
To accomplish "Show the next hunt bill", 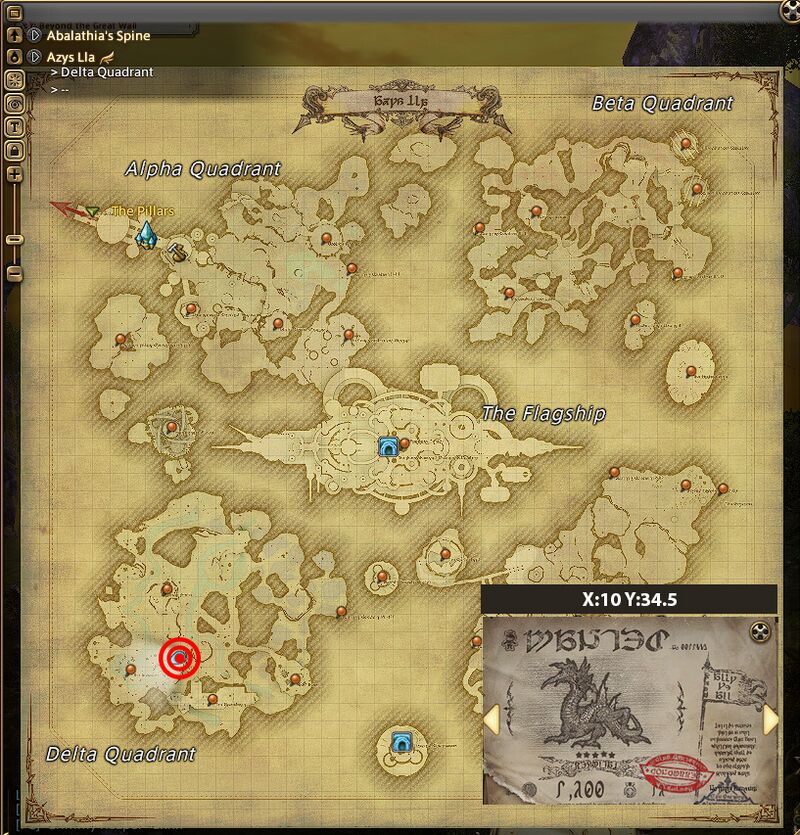I will click(770, 719).
